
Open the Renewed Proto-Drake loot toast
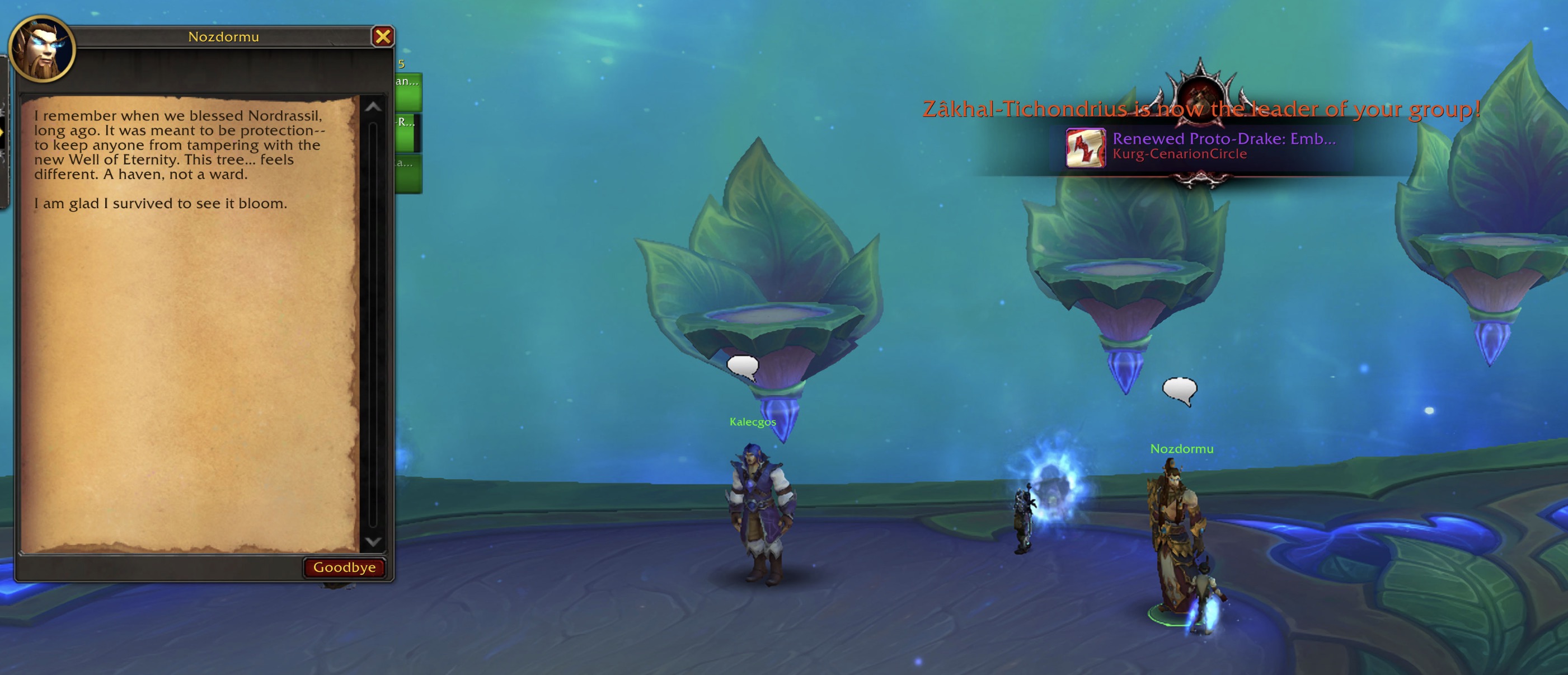[x=1223, y=146]
